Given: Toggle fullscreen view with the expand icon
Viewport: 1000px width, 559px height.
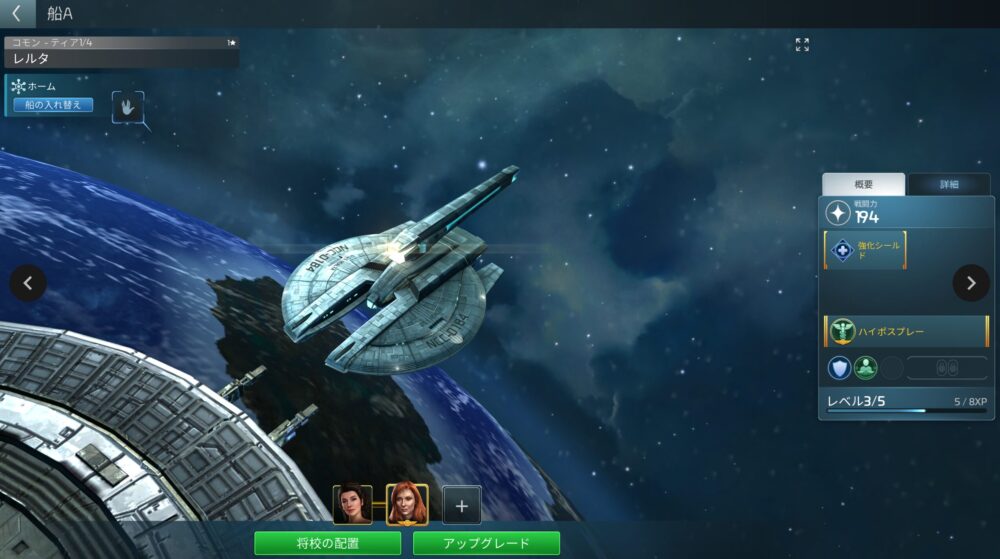Looking at the screenshot, I should click(x=802, y=45).
